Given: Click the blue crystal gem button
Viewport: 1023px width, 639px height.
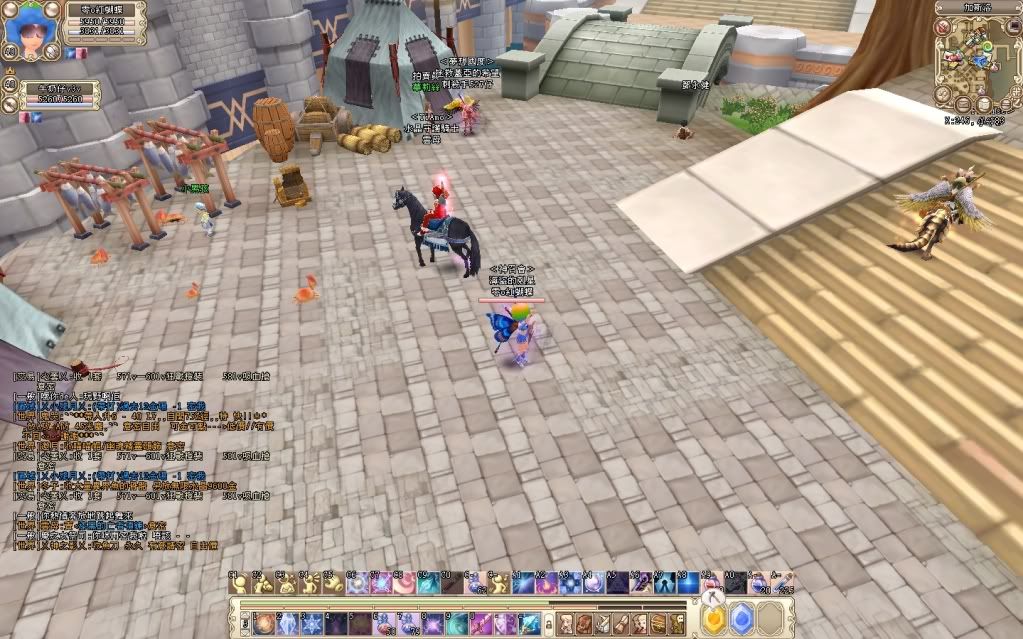Looking at the screenshot, I should tap(742, 621).
